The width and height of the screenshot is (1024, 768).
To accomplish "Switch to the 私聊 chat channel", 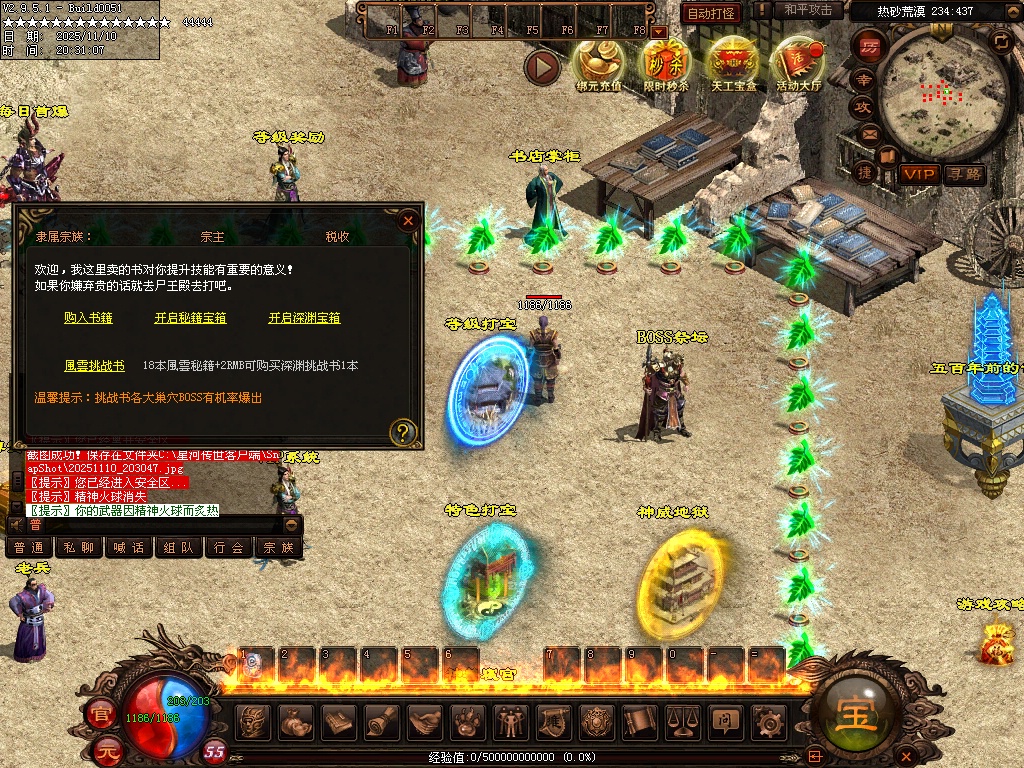I will (79, 548).
